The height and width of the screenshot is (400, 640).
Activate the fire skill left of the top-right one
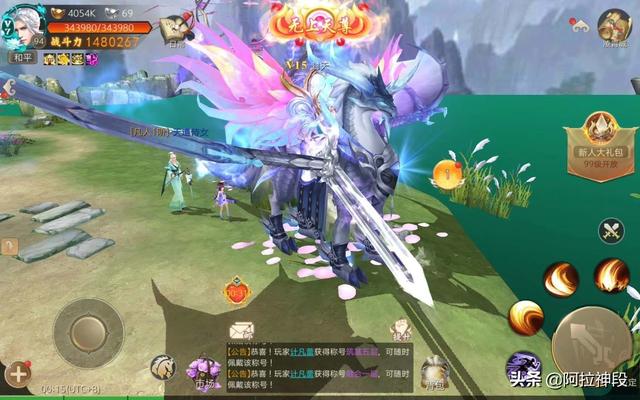tap(561, 279)
